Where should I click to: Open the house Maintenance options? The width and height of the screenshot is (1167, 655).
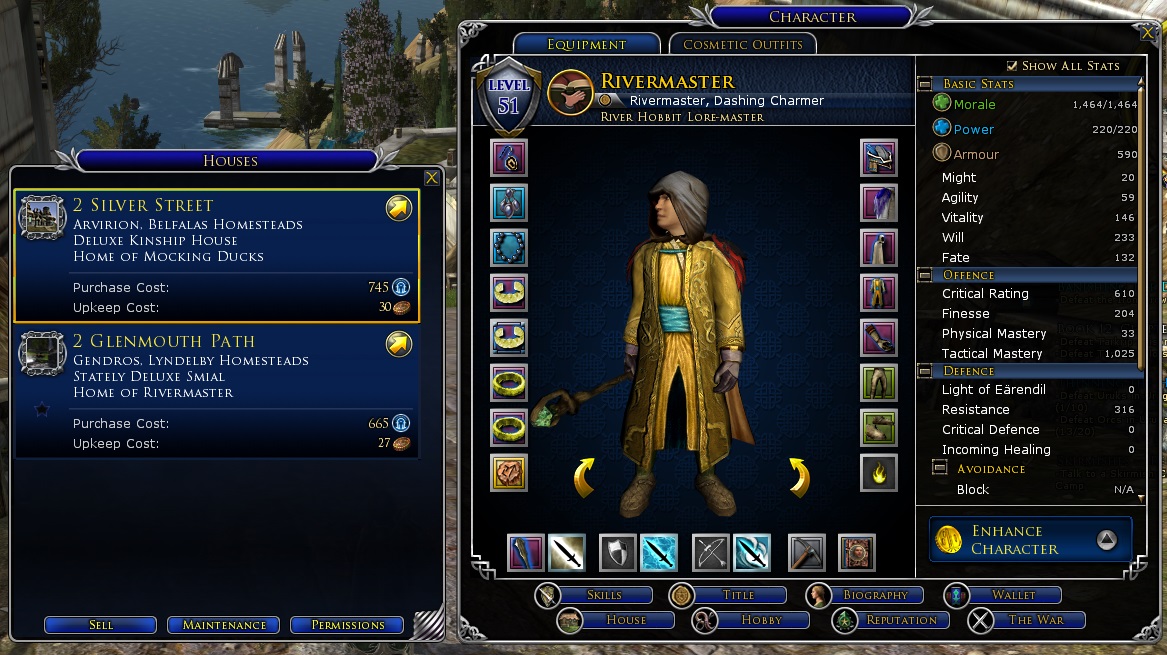224,625
